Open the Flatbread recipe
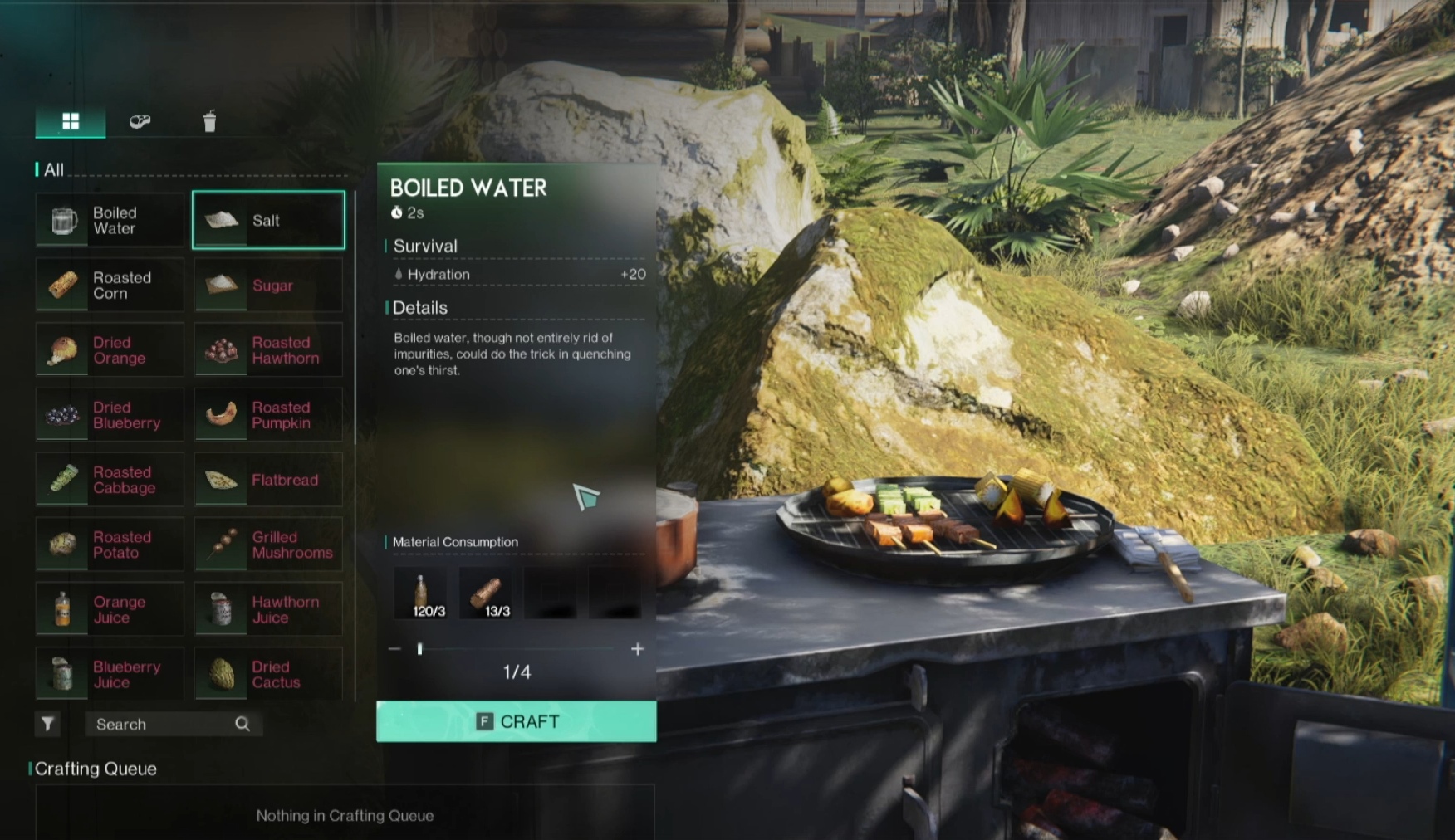The width and height of the screenshot is (1455, 840). [x=268, y=480]
